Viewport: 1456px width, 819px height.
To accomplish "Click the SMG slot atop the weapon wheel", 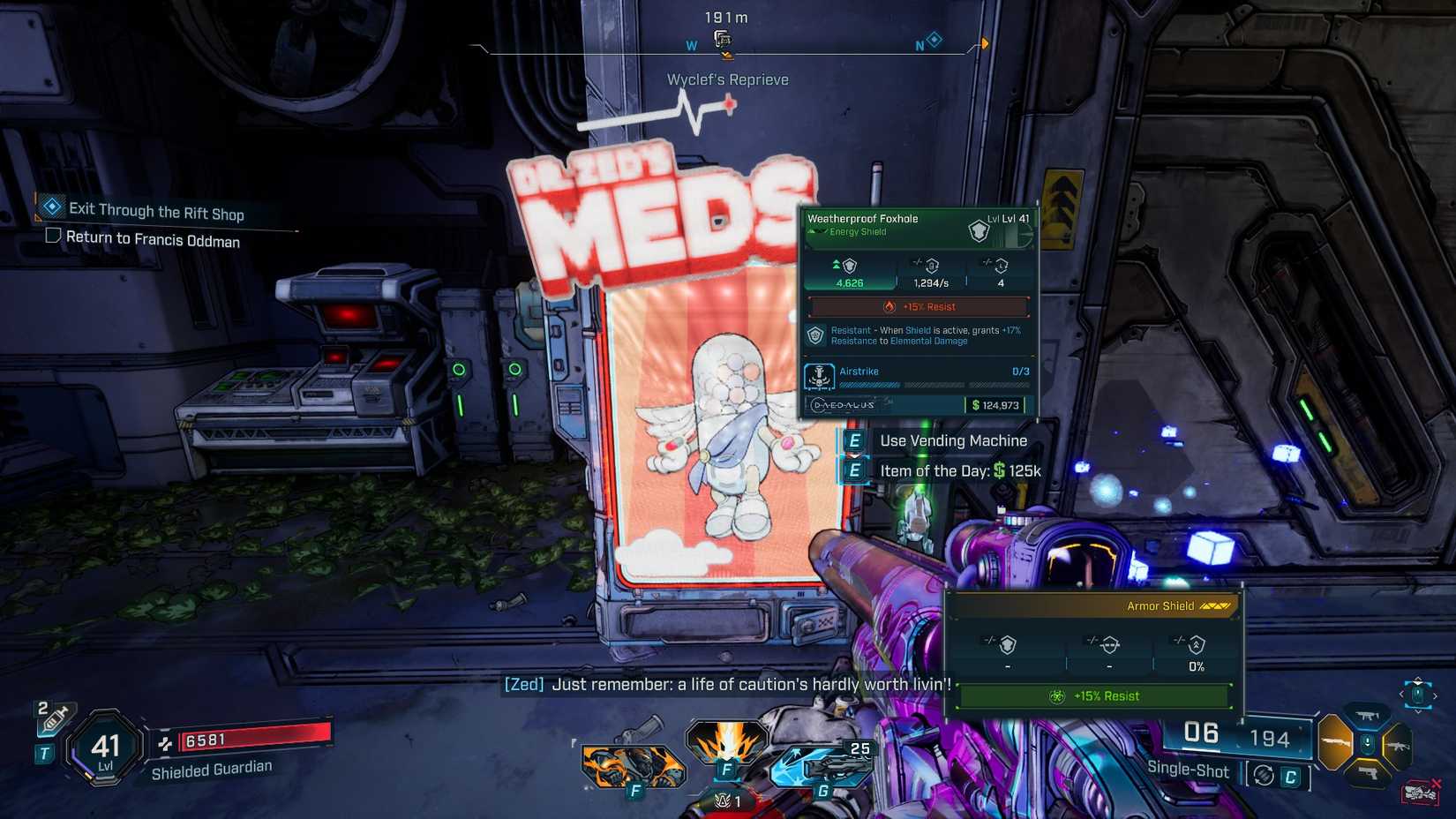I will (1366, 716).
